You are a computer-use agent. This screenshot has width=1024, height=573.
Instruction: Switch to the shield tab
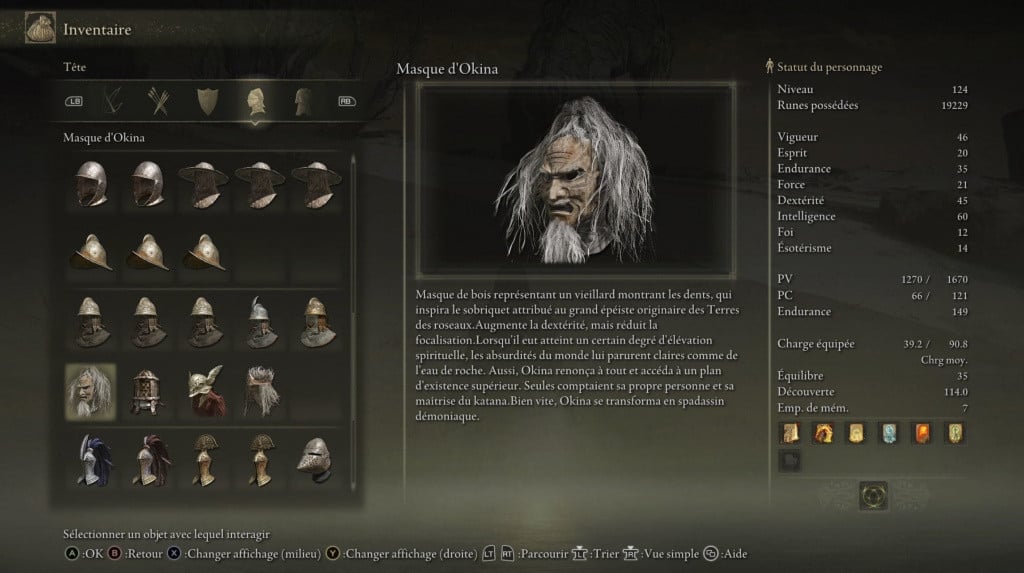coord(207,100)
